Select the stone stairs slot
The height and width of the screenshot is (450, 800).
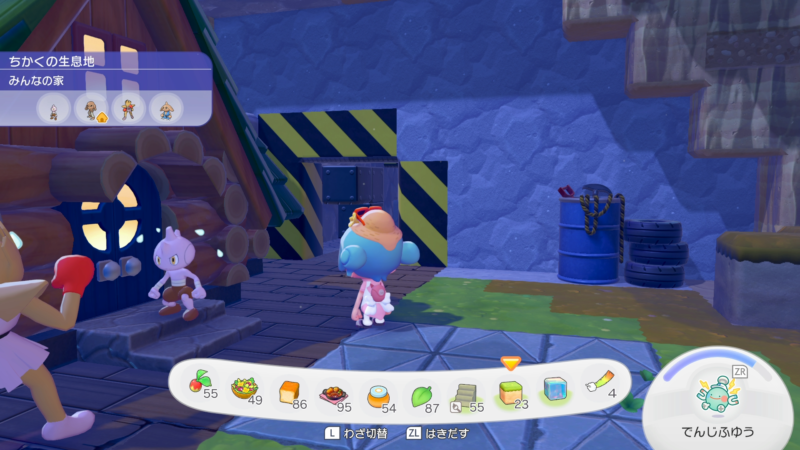tap(465, 389)
